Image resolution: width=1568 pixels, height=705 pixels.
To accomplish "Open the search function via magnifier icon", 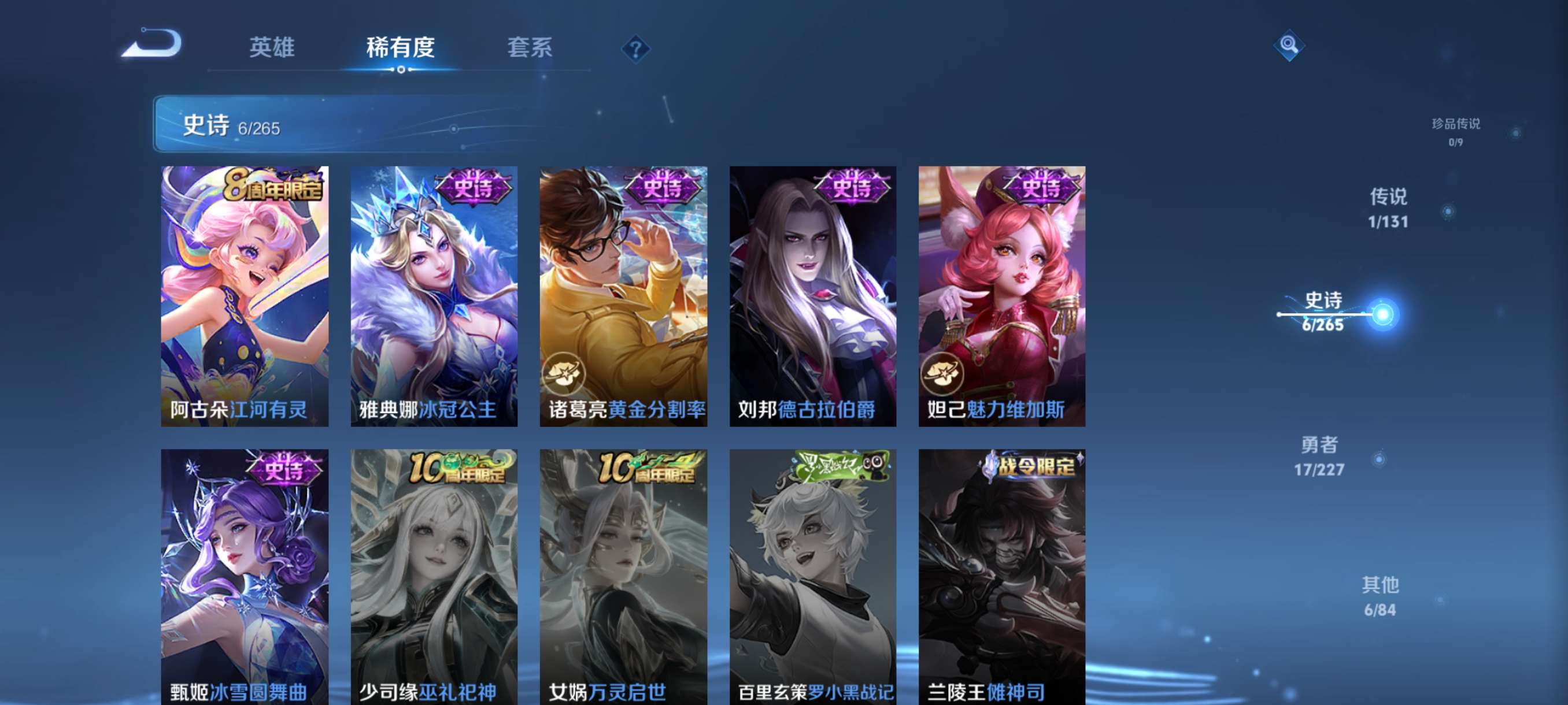I will tap(1289, 46).
